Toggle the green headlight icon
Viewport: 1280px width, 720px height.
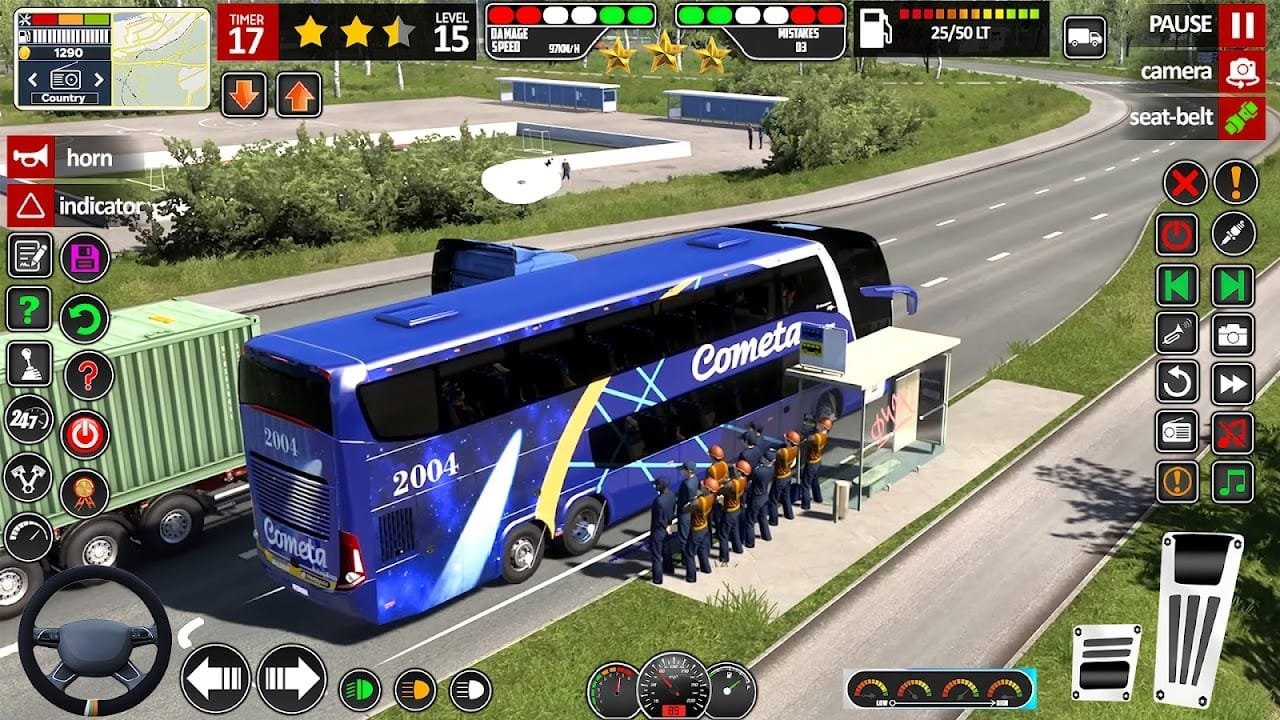[x=360, y=688]
